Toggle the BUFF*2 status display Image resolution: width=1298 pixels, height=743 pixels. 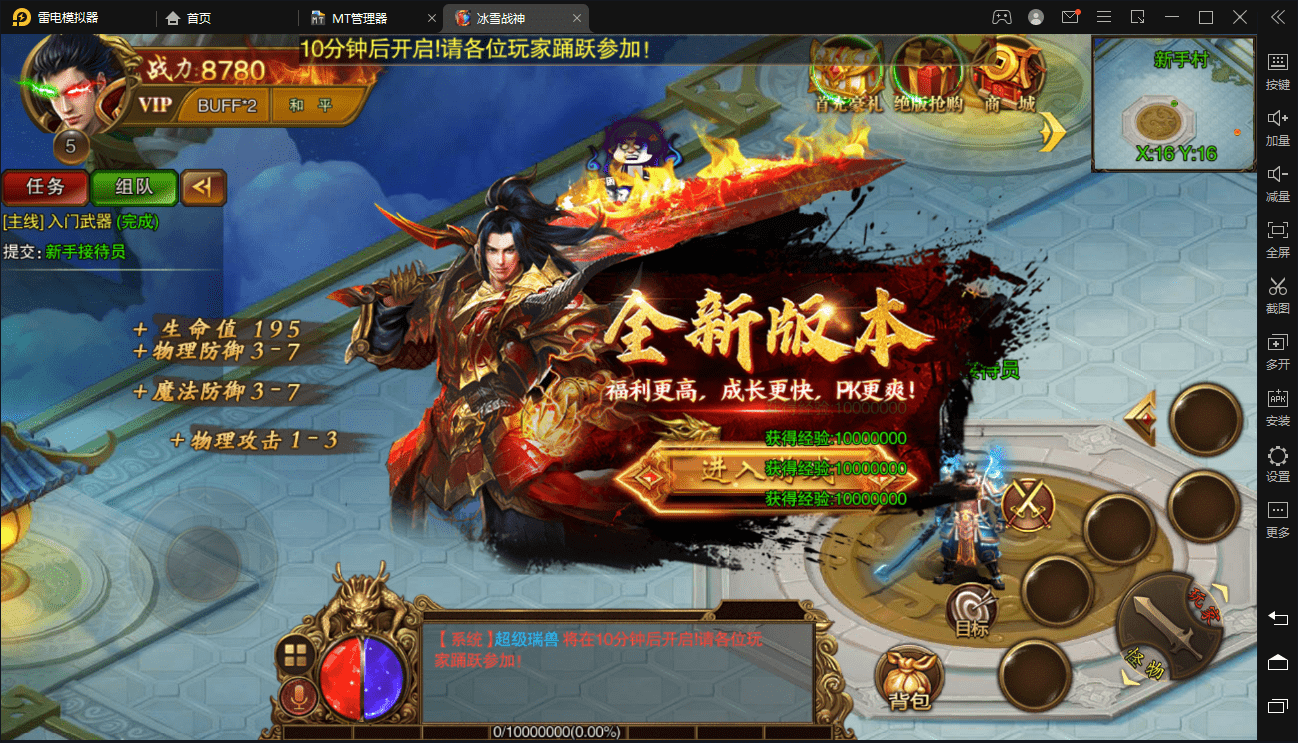coord(228,105)
